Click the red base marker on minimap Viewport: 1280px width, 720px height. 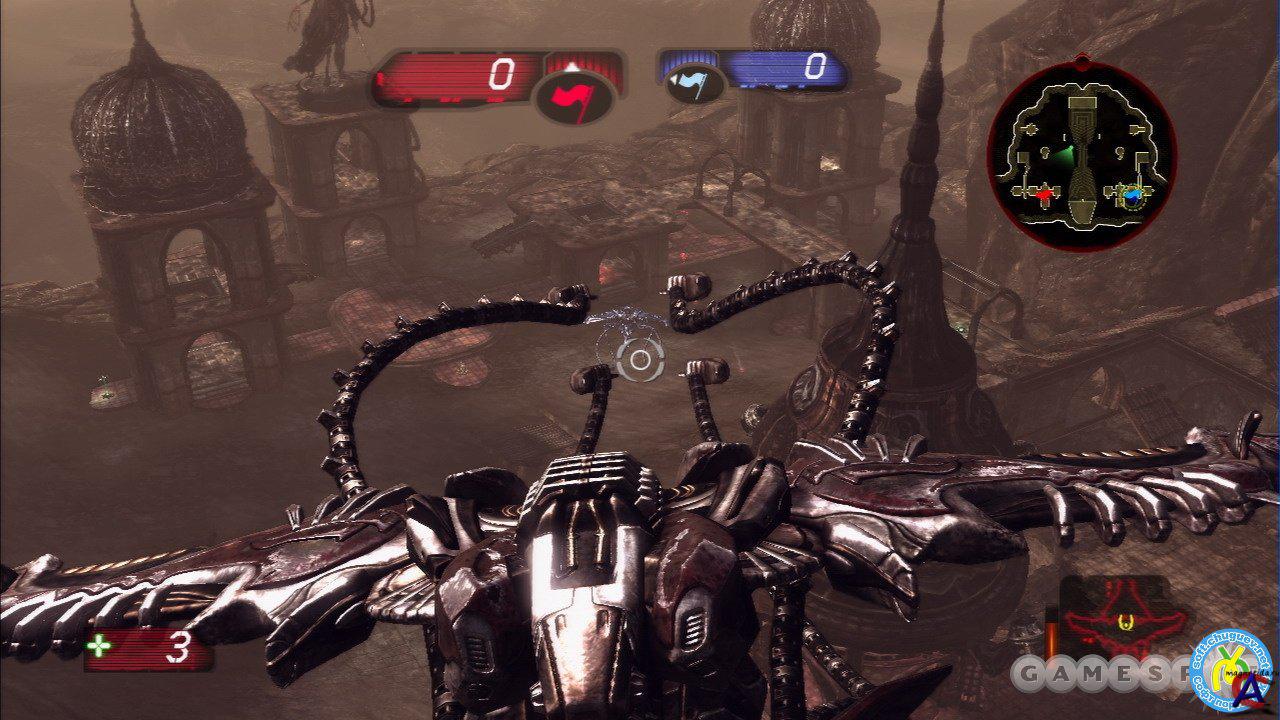pyautogui.click(x=1046, y=194)
